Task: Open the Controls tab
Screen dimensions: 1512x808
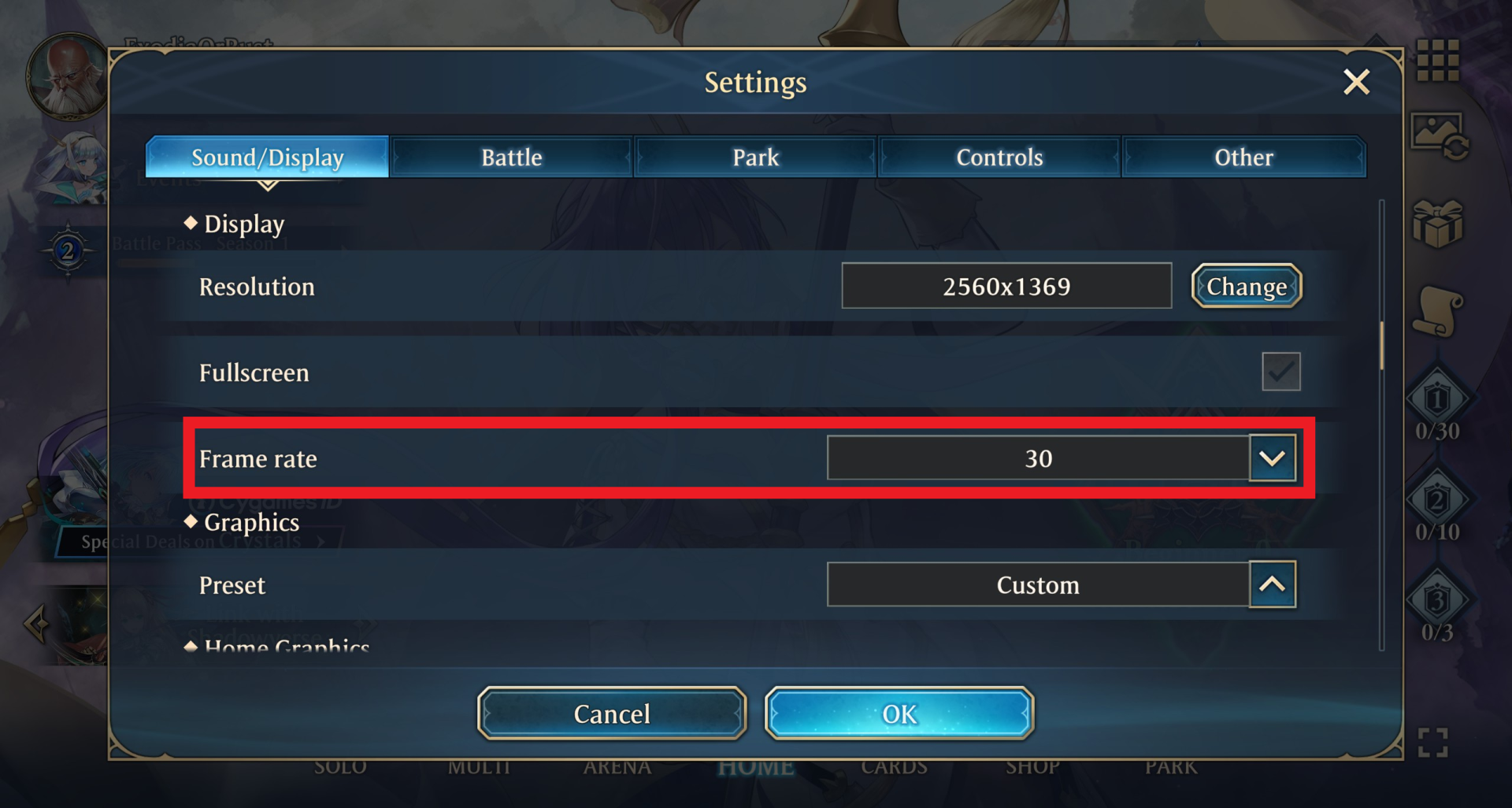Action: click(x=999, y=157)
